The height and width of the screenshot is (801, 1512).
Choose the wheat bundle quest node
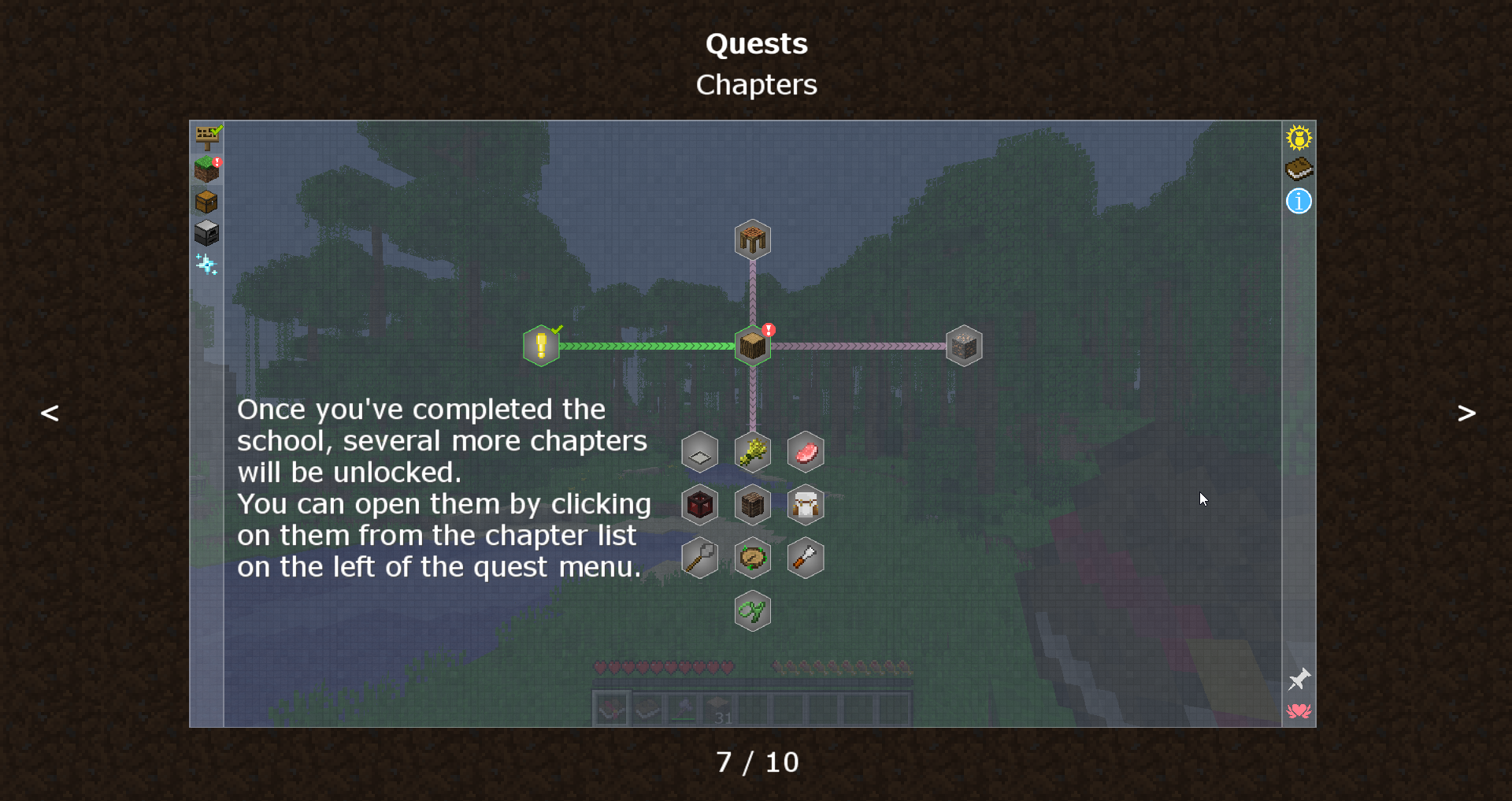753,452
